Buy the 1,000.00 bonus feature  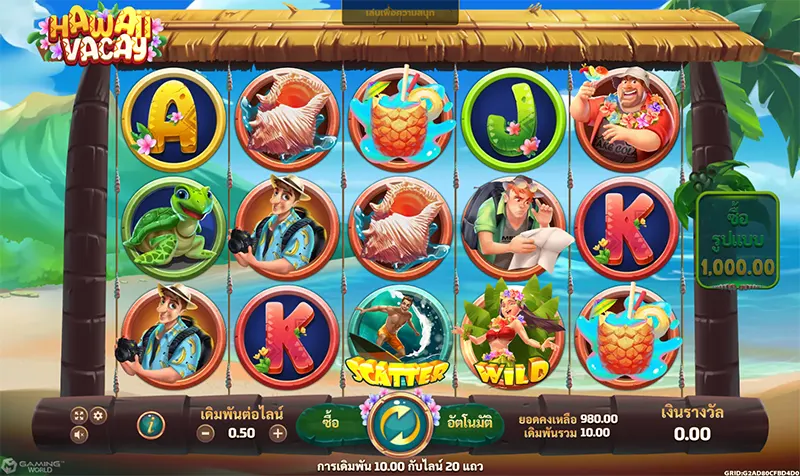[738, 242]
